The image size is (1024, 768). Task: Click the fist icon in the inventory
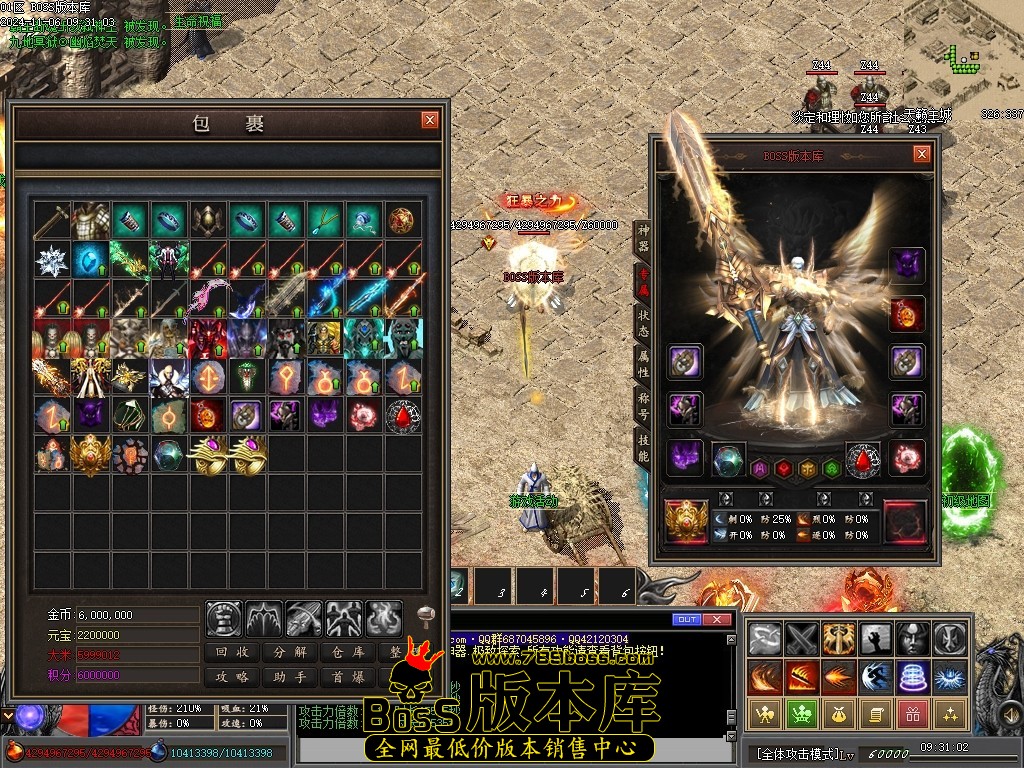tap(224, 619)
